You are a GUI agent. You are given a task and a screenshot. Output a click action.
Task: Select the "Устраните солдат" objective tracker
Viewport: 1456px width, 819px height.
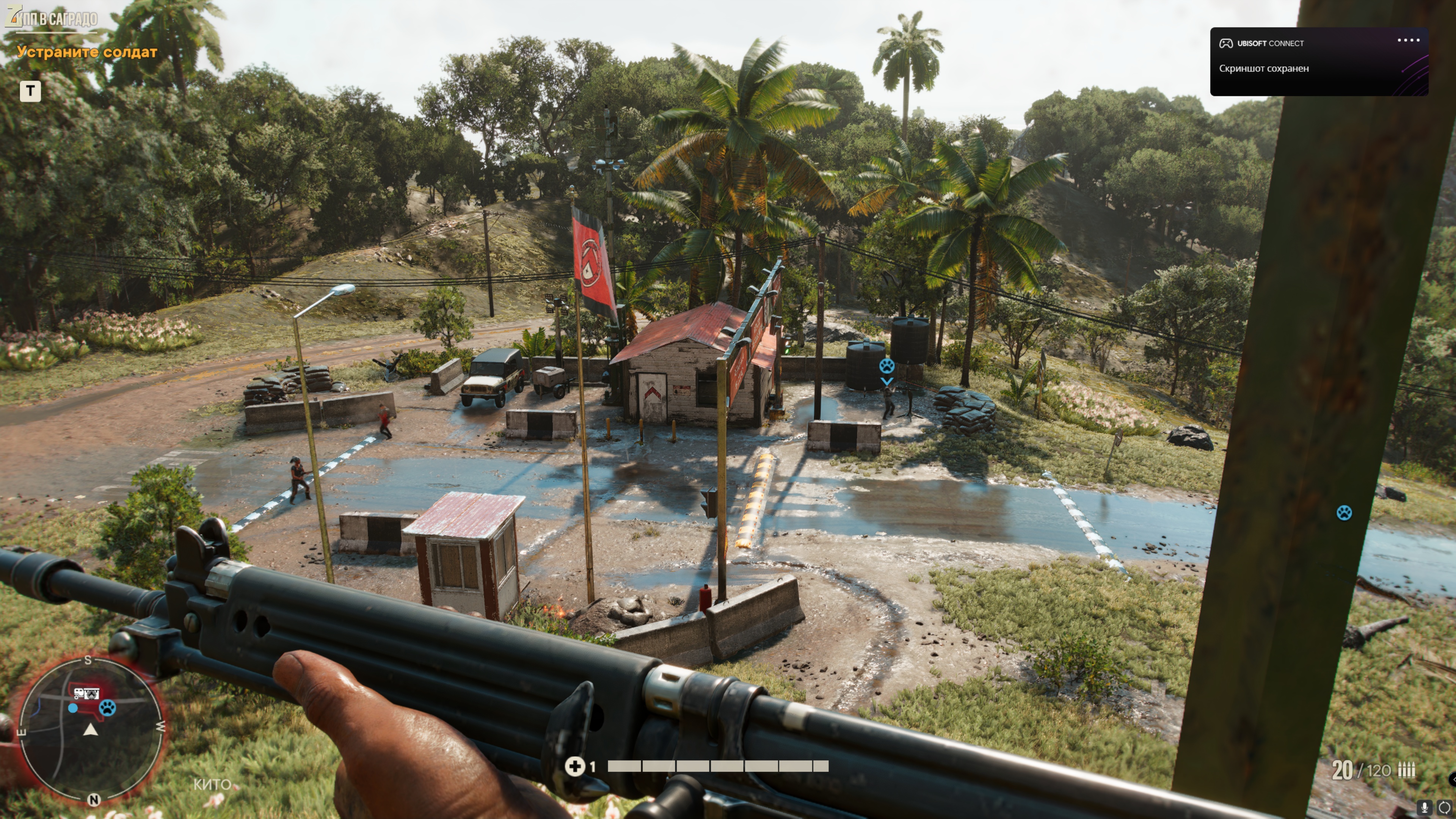[87, 52]
